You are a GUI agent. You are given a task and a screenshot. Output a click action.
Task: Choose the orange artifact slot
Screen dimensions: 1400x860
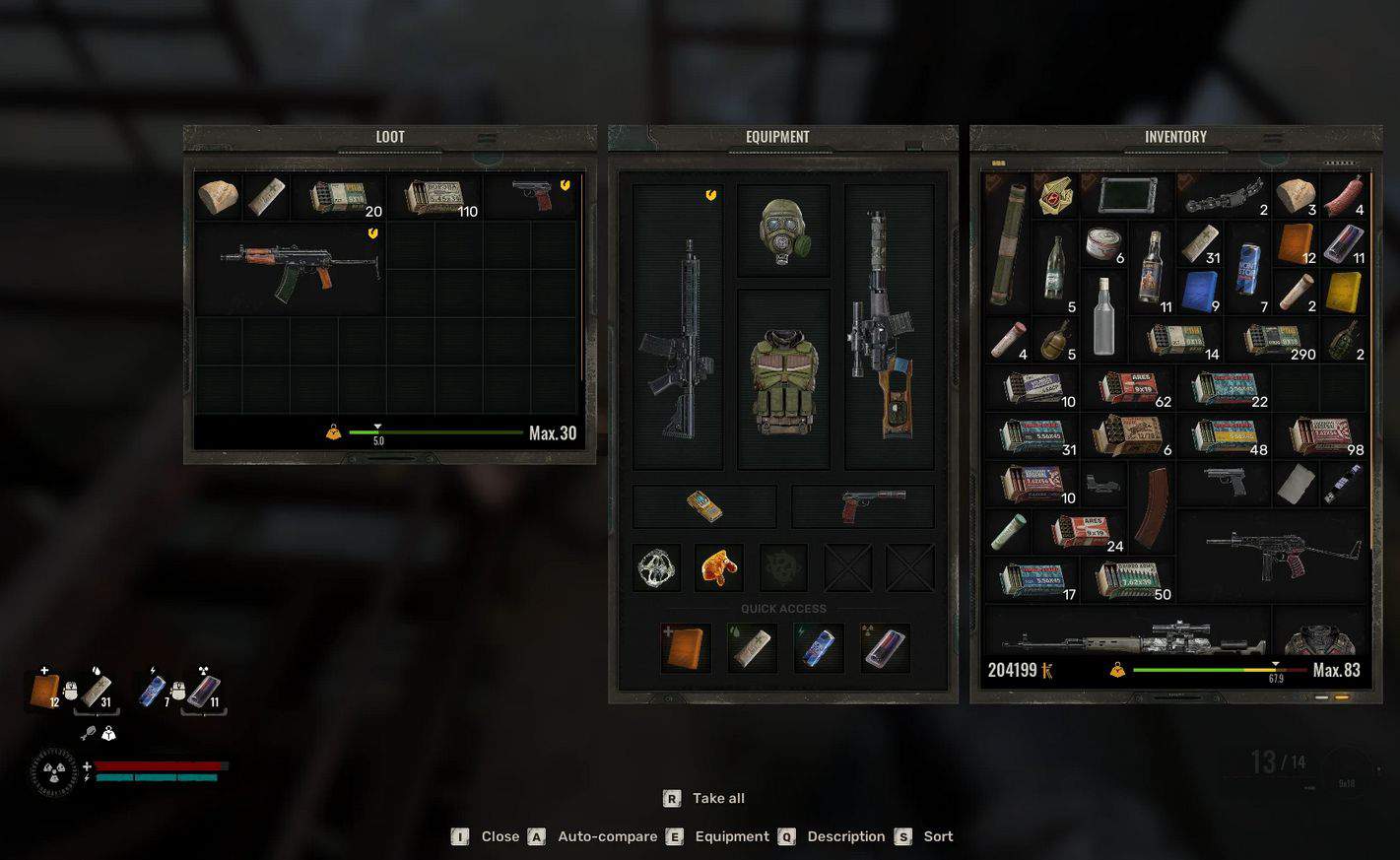pyautogui.click(x=719, y=567)
